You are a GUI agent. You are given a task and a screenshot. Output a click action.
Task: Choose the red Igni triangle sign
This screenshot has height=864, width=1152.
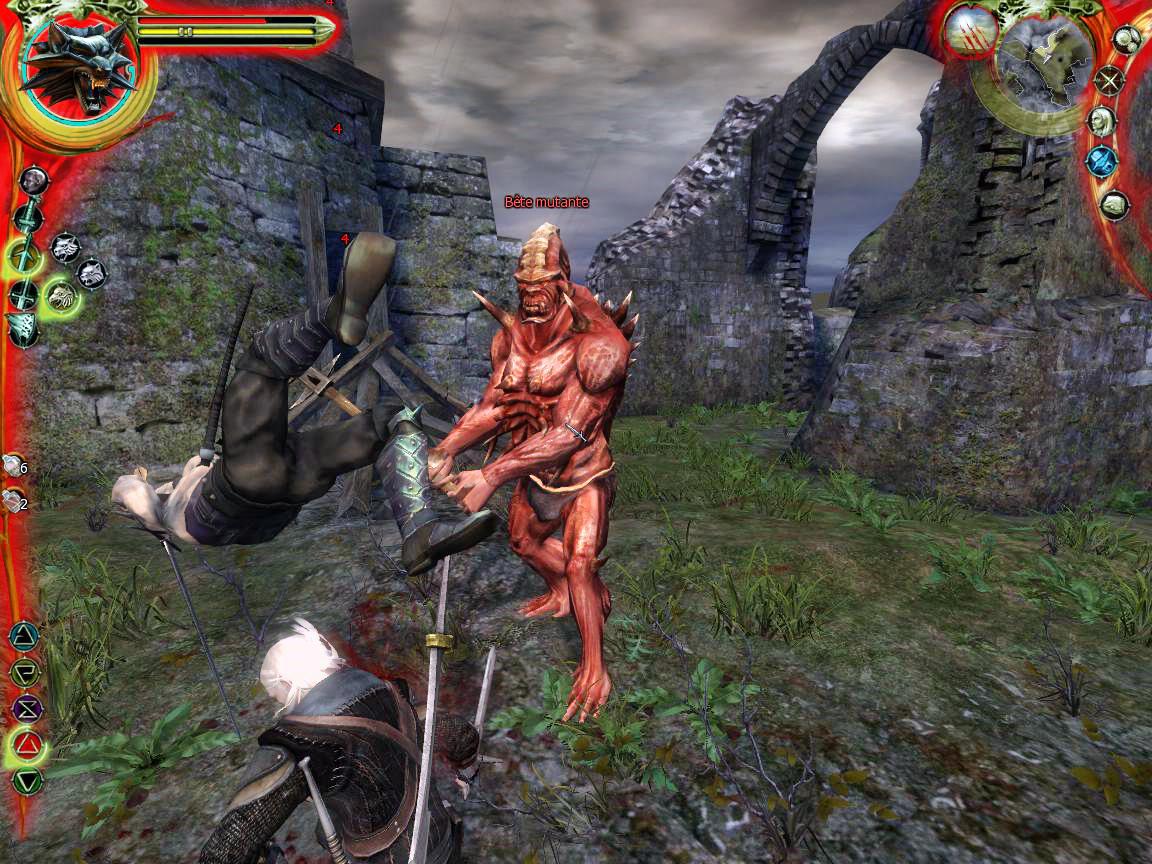[26, 744]
